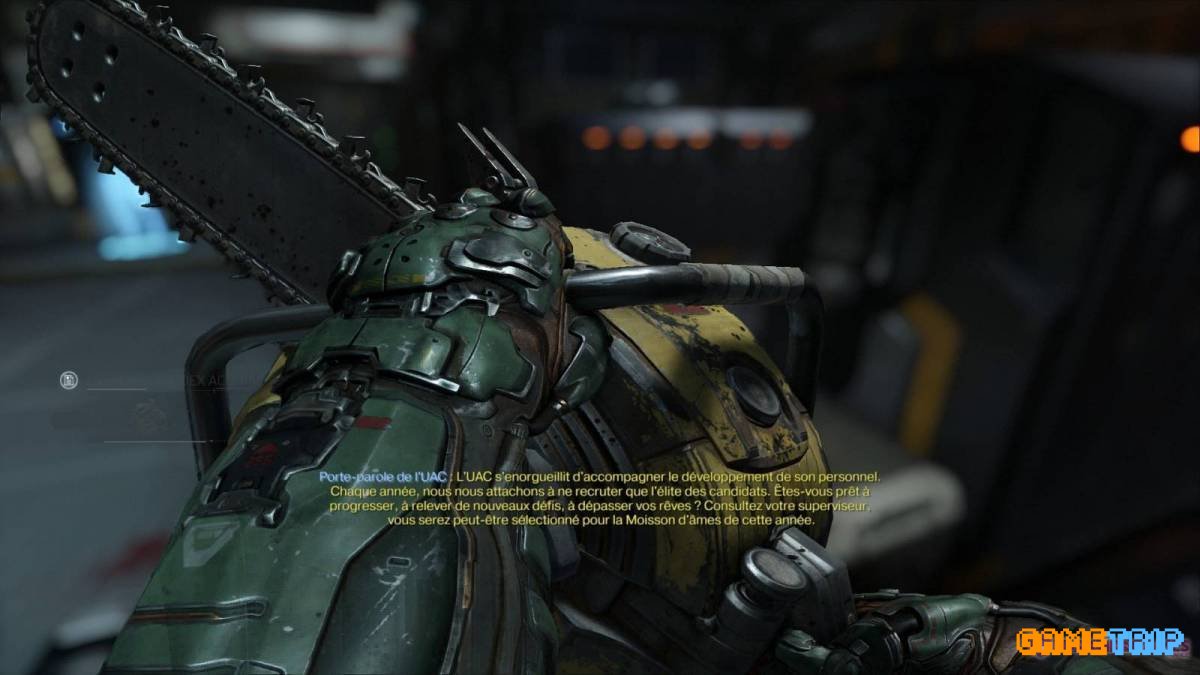Click the codex notification document icon

pos(68,380)
